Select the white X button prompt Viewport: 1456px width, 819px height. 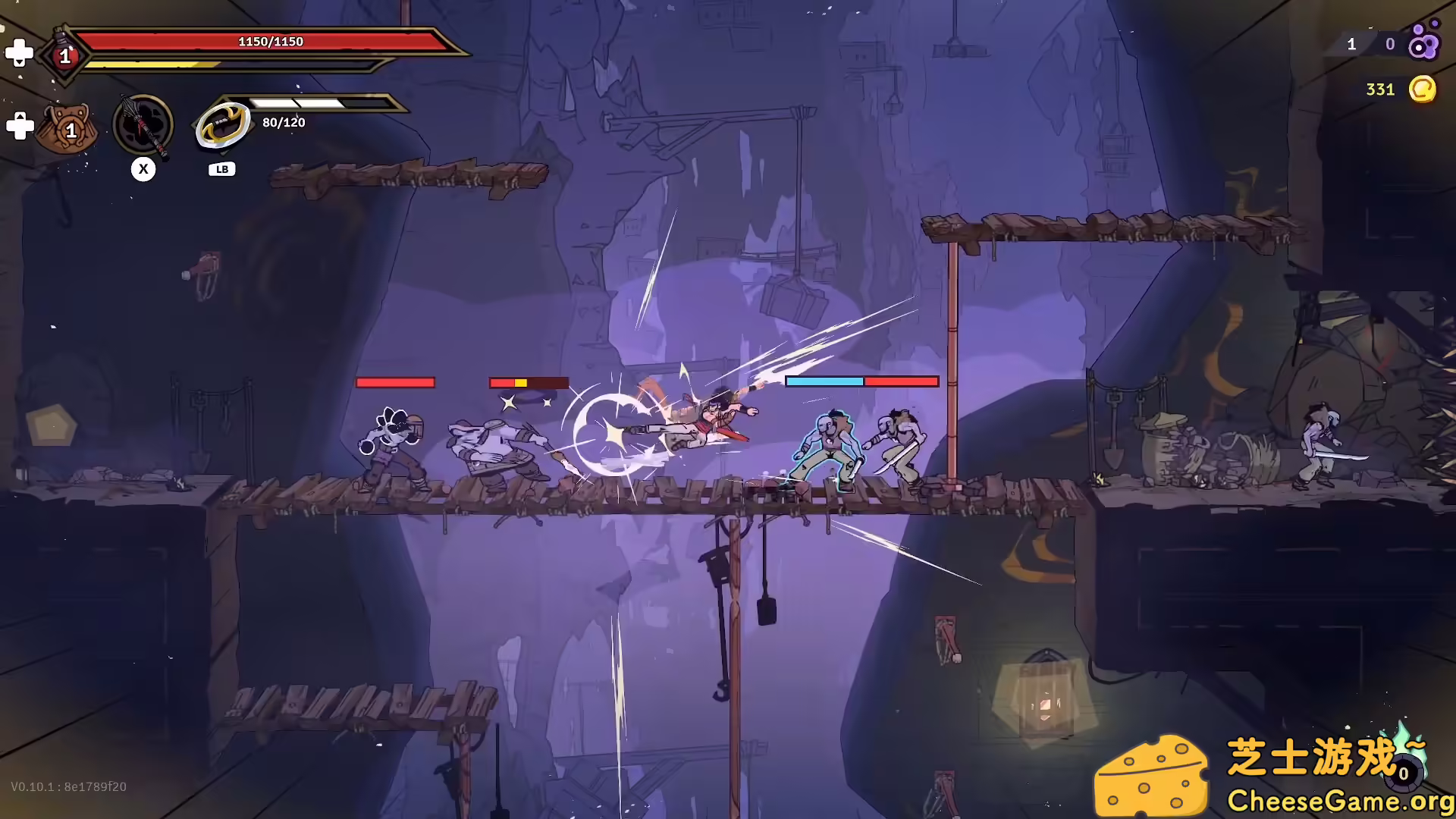pos(143,169)
